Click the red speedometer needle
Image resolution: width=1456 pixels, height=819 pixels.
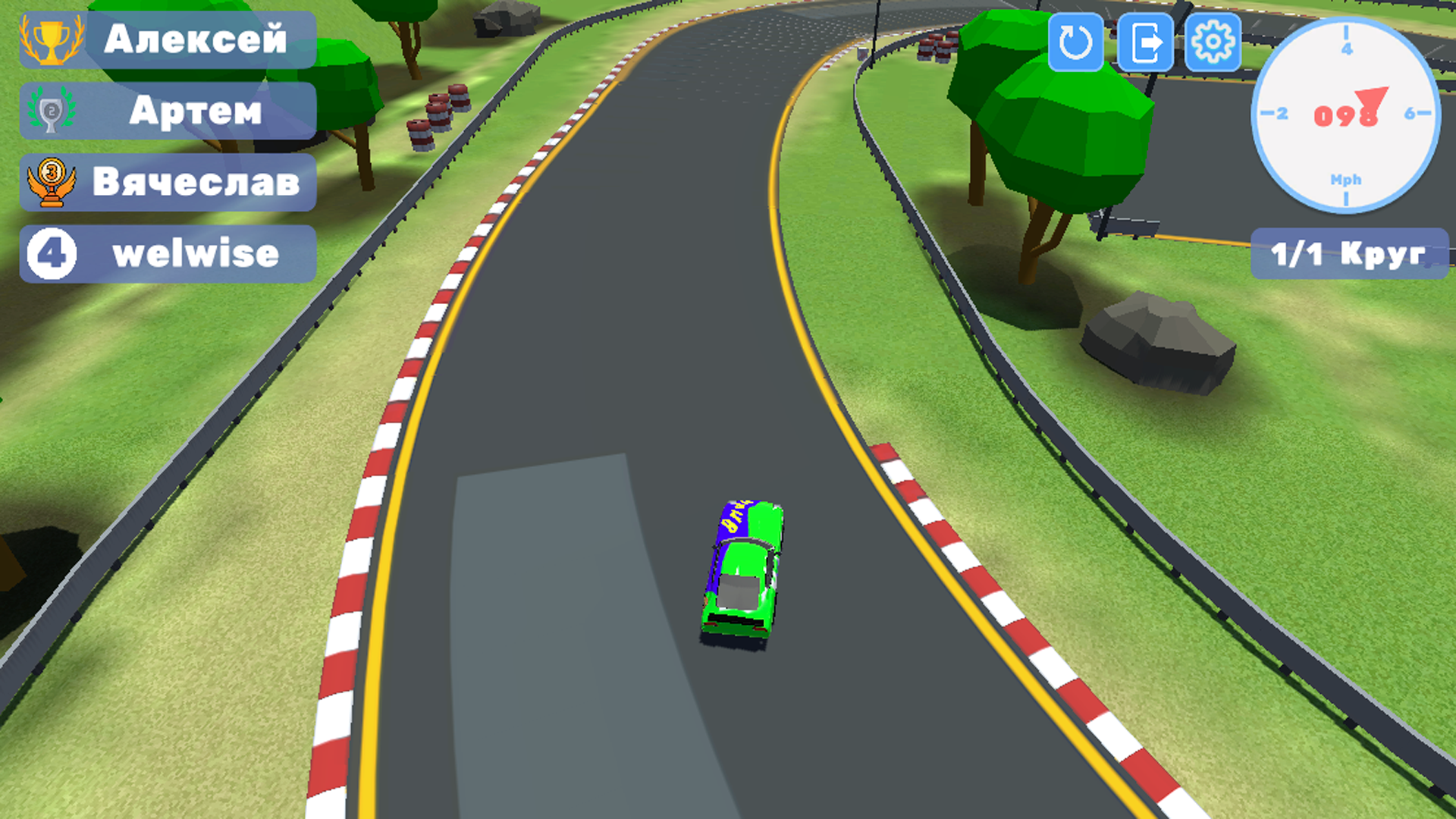[x=1373, y=99]
